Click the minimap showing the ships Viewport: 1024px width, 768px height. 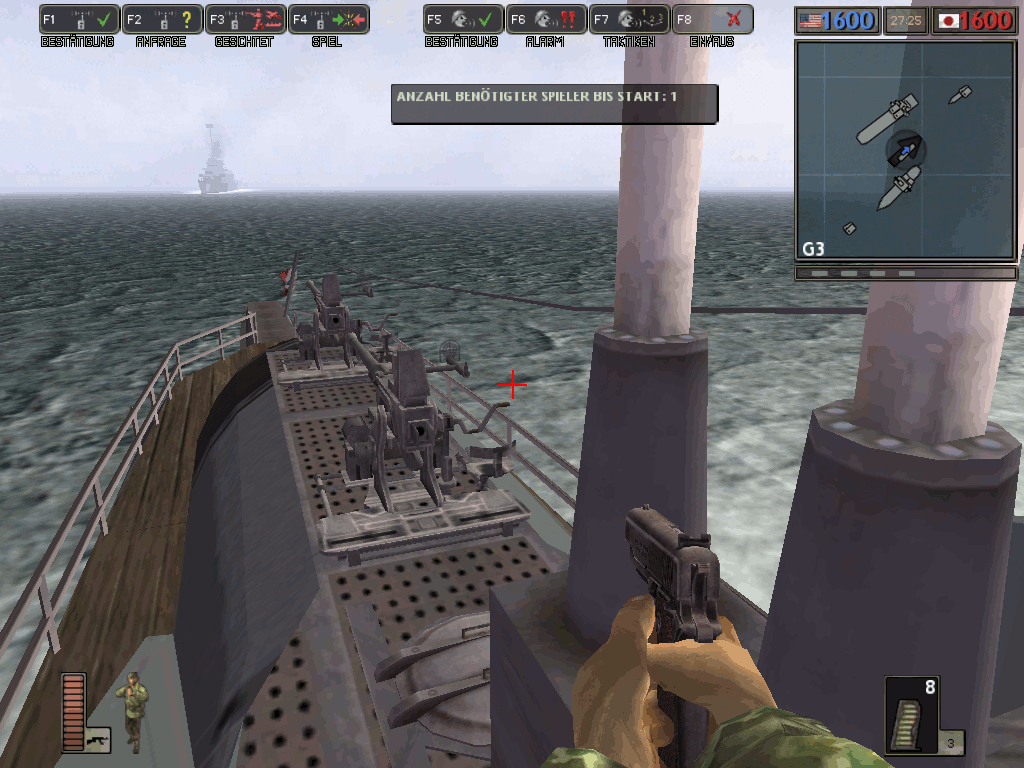(906, 151)
